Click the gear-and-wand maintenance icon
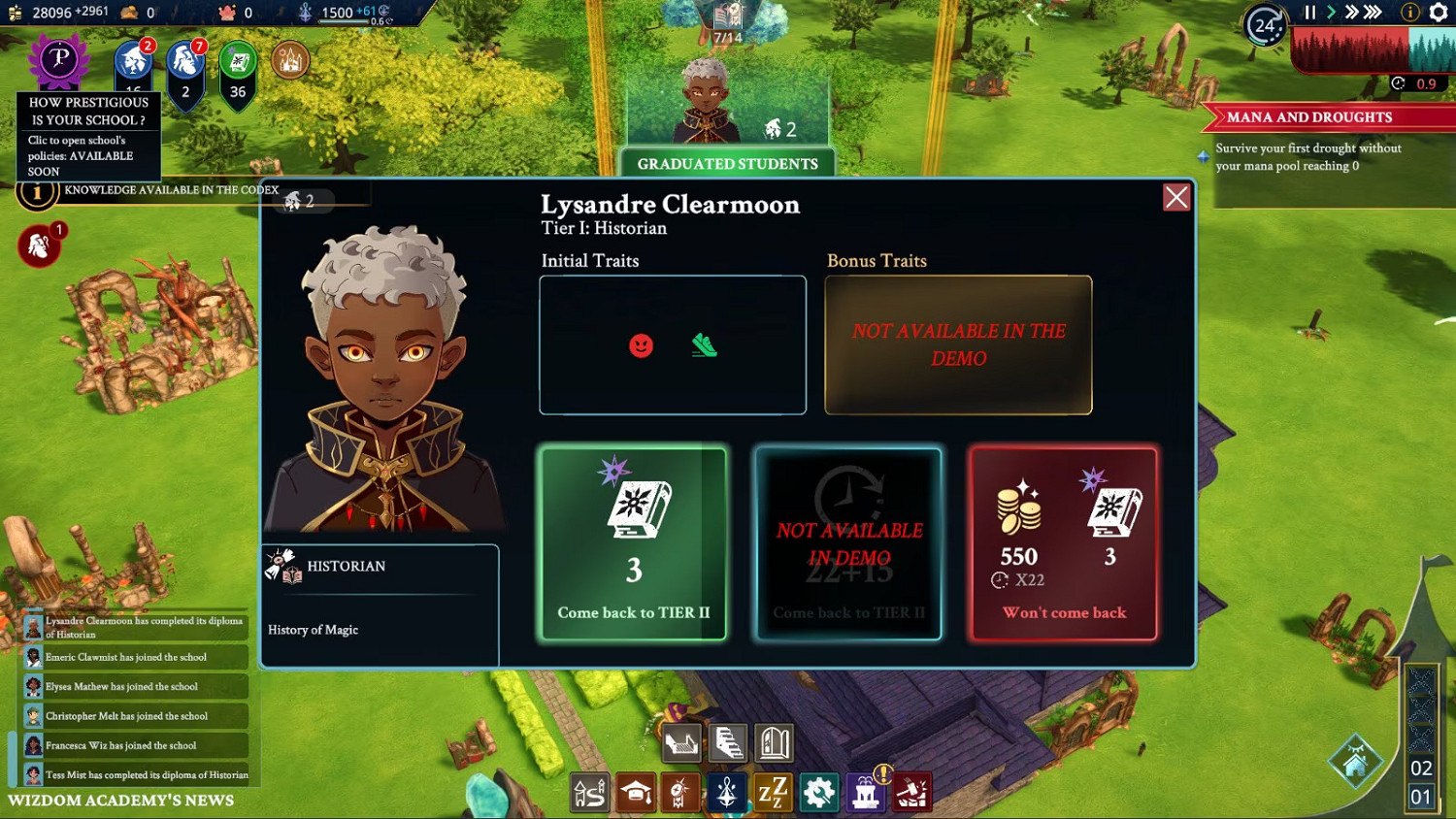The image size is (1456, 819). click(818, 792)
